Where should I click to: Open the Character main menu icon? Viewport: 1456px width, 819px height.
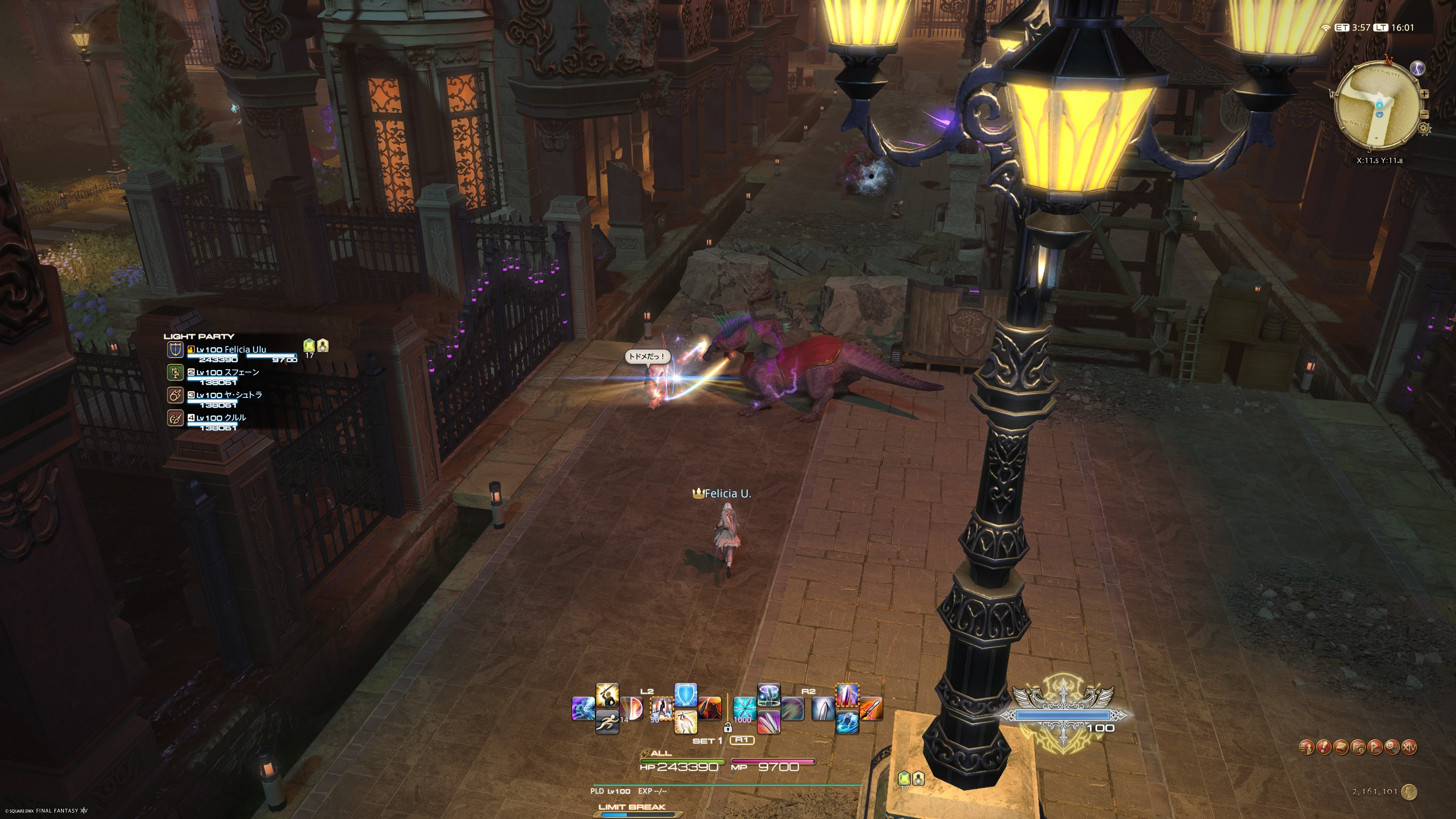[x=1306, y=747]
